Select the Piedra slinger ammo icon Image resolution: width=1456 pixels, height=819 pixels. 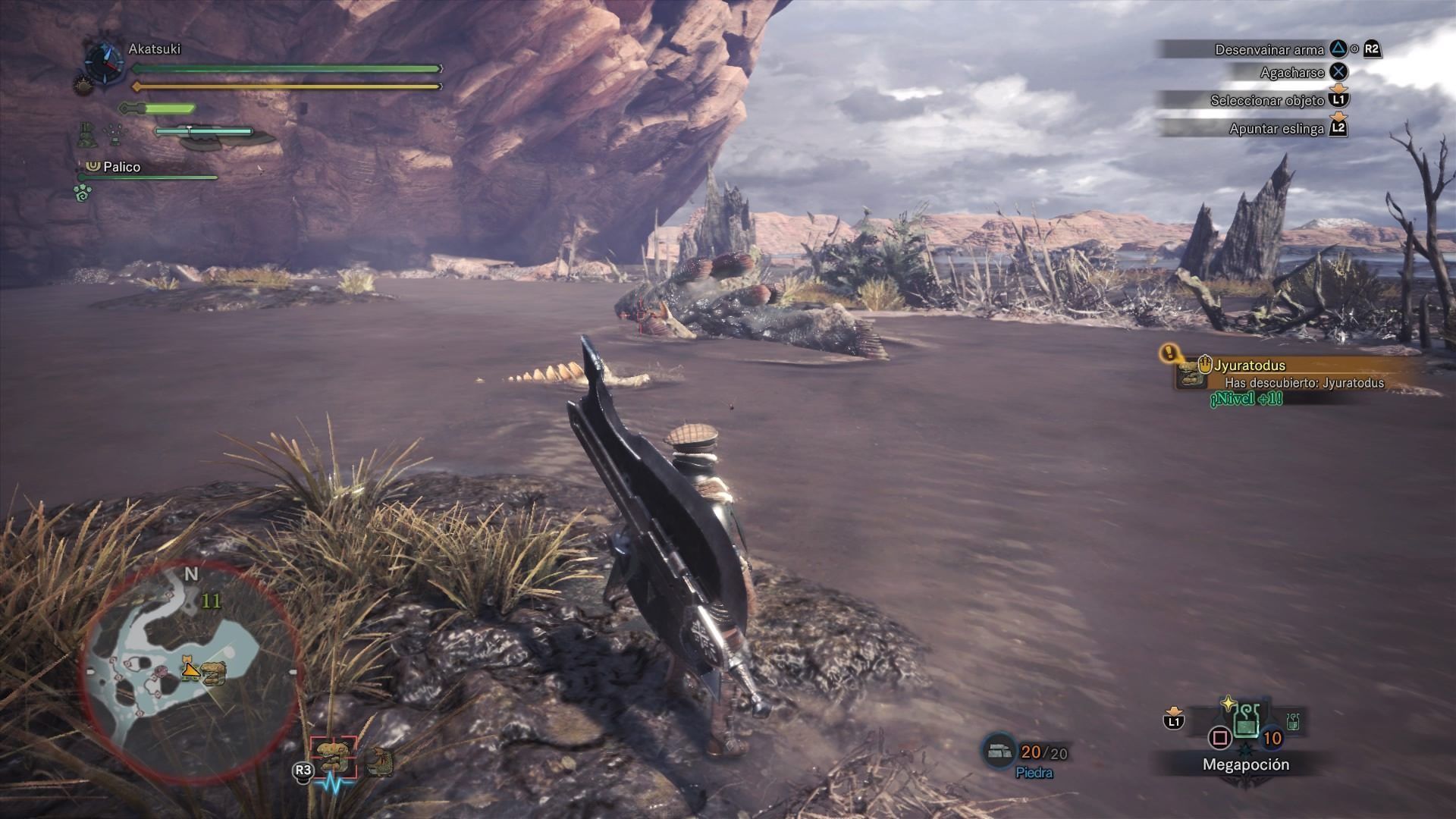999,751
